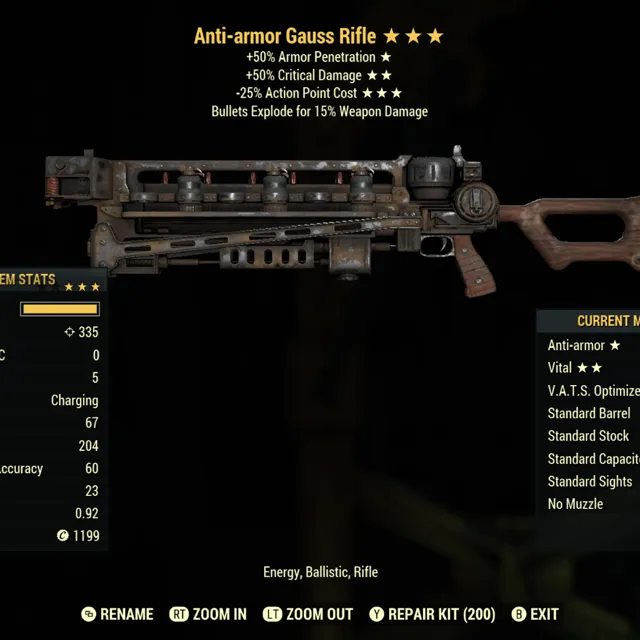Exit the weapon inspect screen
Viewport: 640px width, 640px height.
click(535, 614)
